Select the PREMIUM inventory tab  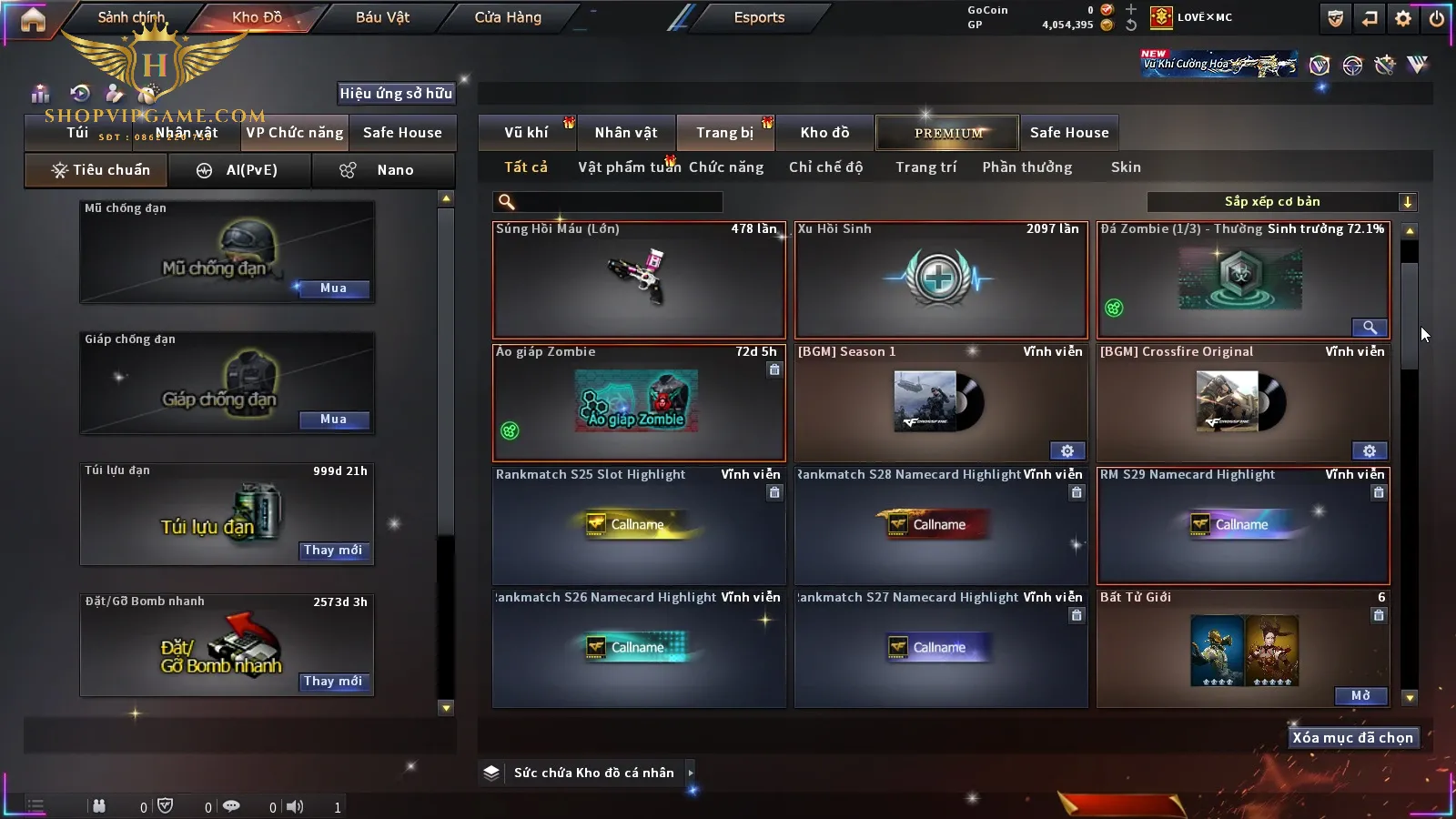tap(948, 133)
